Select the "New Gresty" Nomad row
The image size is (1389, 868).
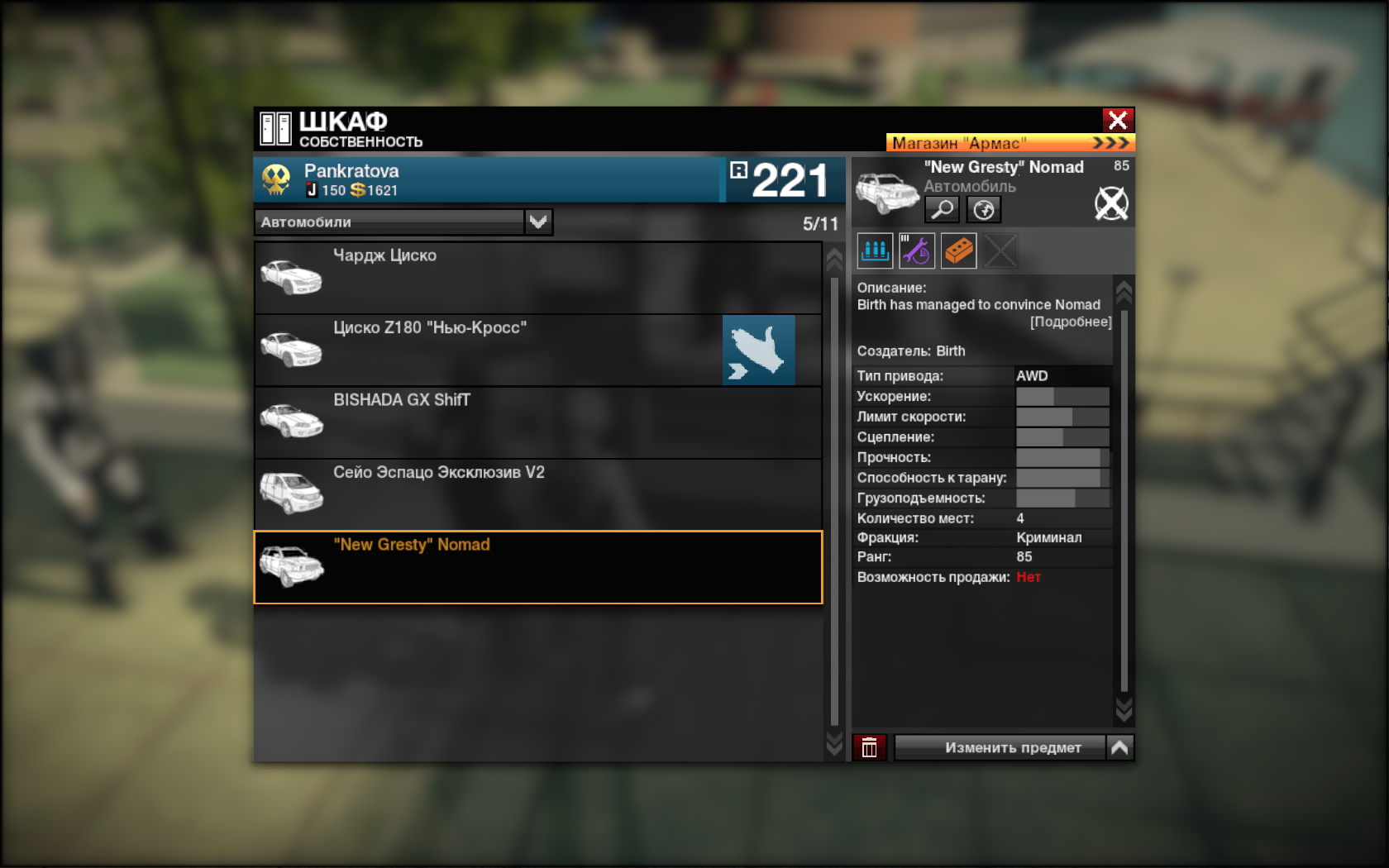click(x=537, y=567)
